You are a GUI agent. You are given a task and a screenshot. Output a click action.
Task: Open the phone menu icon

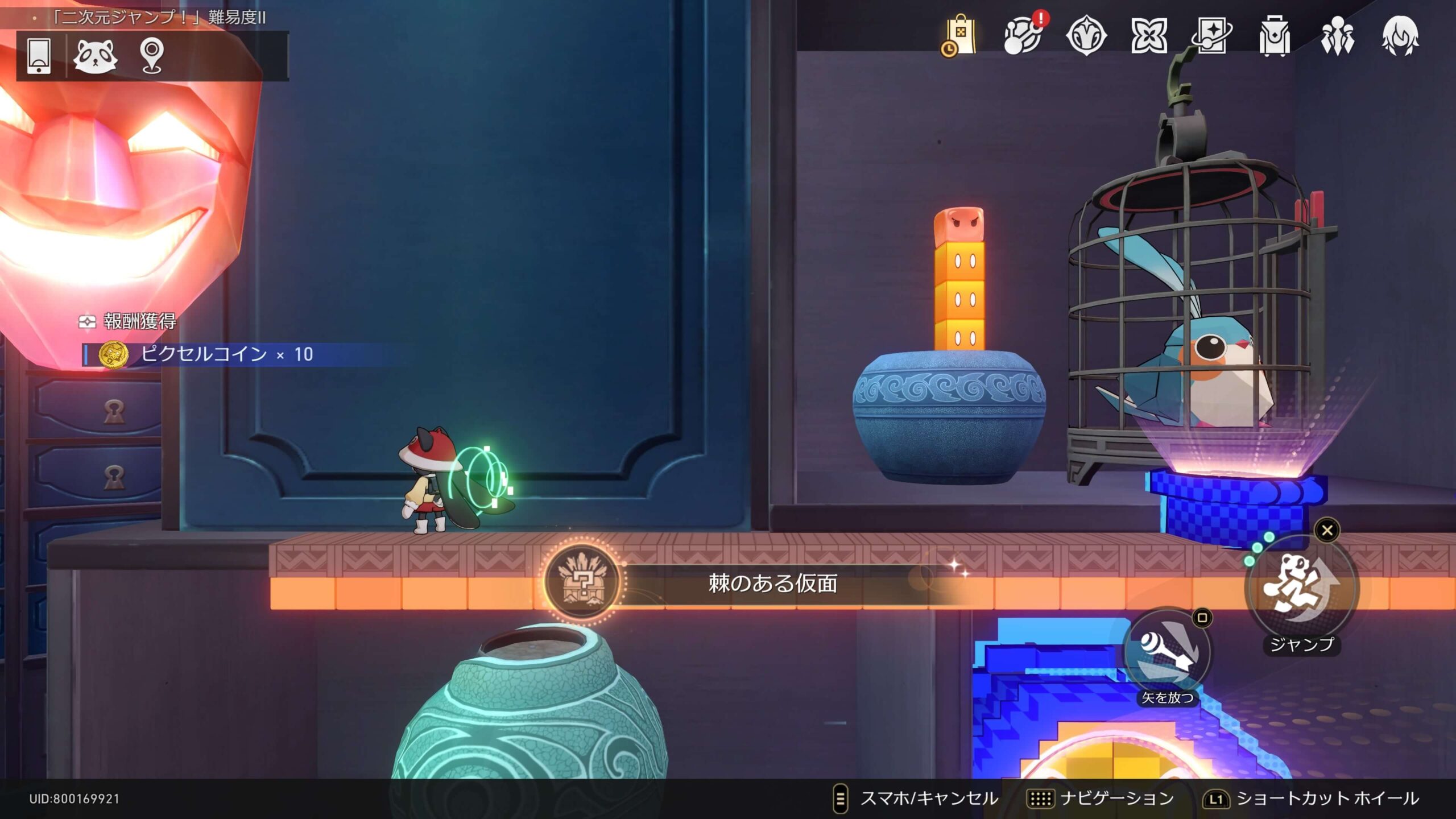[x=39, y=56]
